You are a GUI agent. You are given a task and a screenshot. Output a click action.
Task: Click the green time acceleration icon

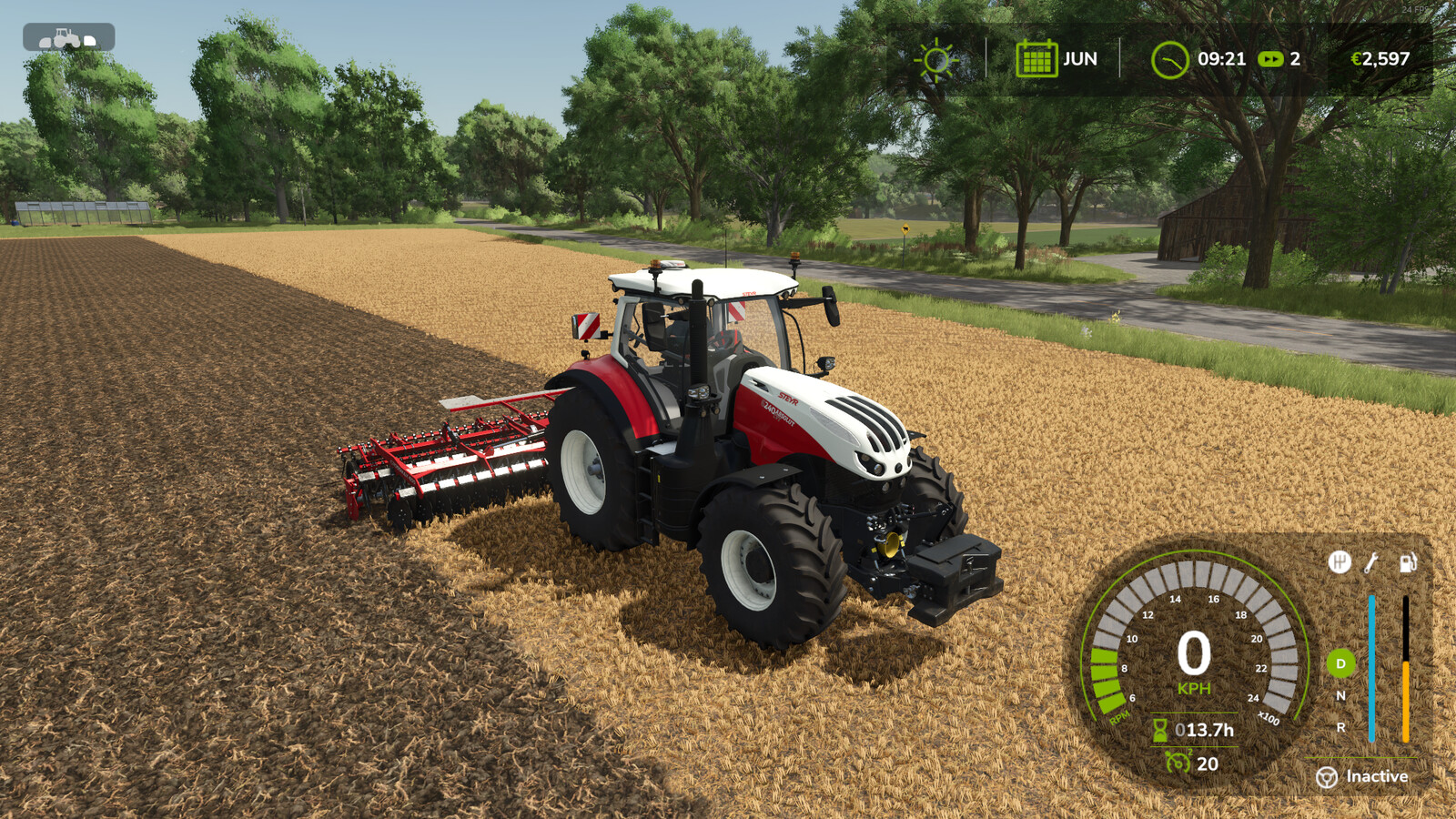click(1270, 59)
